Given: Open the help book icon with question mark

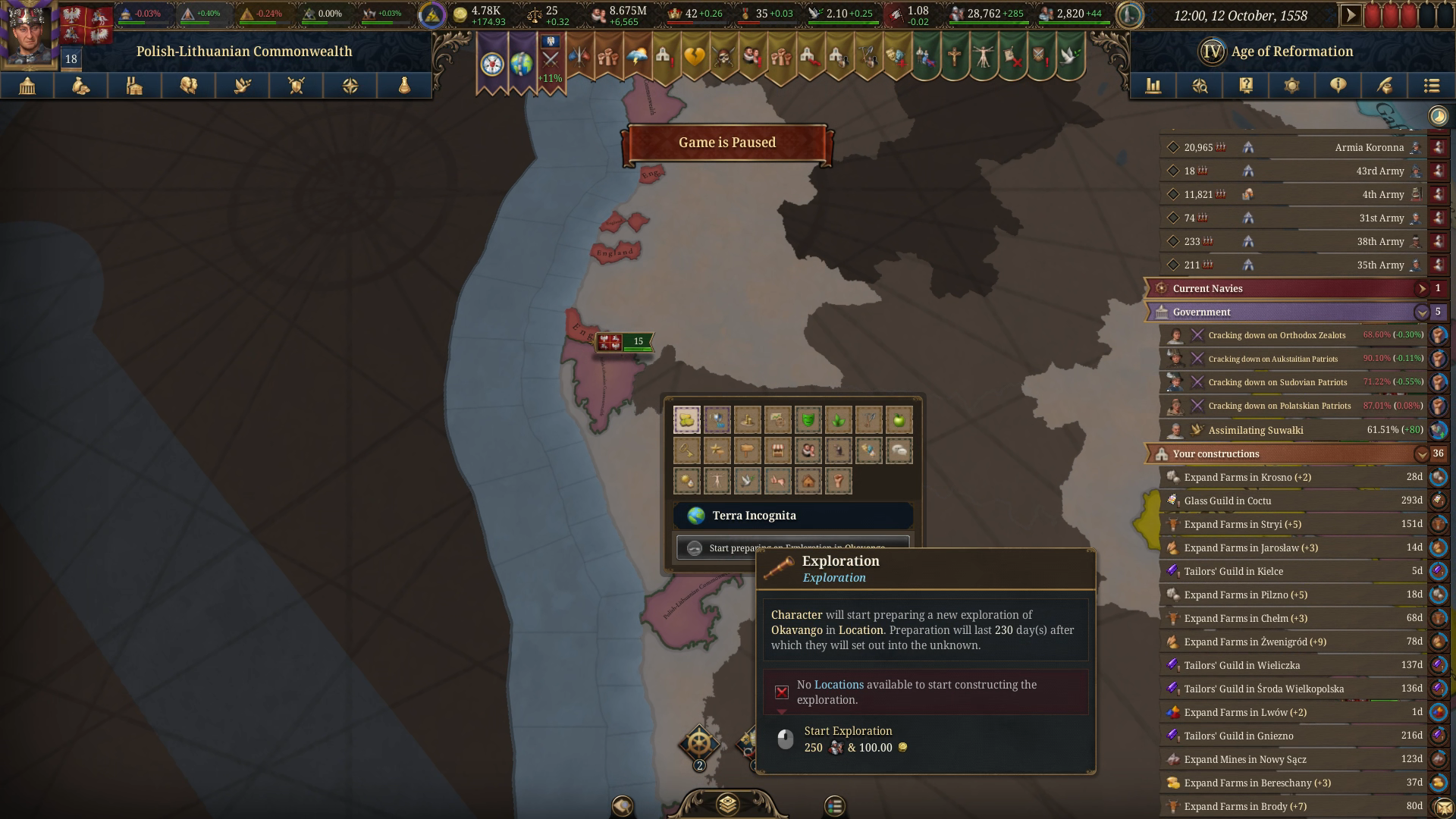Looking at the screenshot, I should pos(1244,86).
